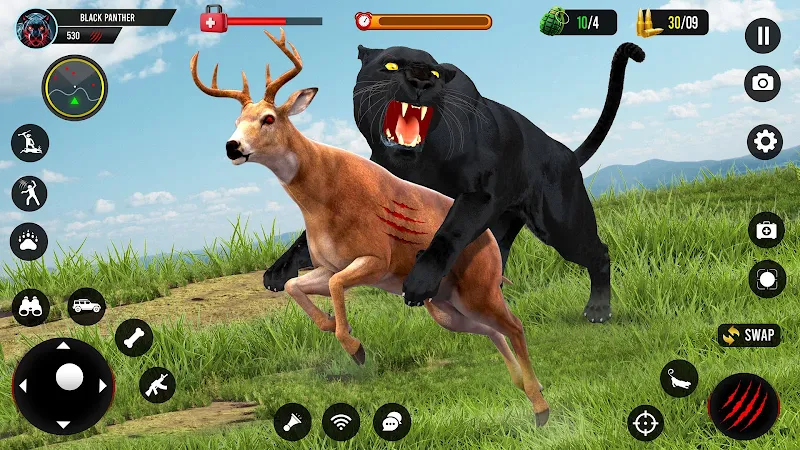Tap the square focus frame button
Viewport: 800px width, 450px height.
pos(766,279)
